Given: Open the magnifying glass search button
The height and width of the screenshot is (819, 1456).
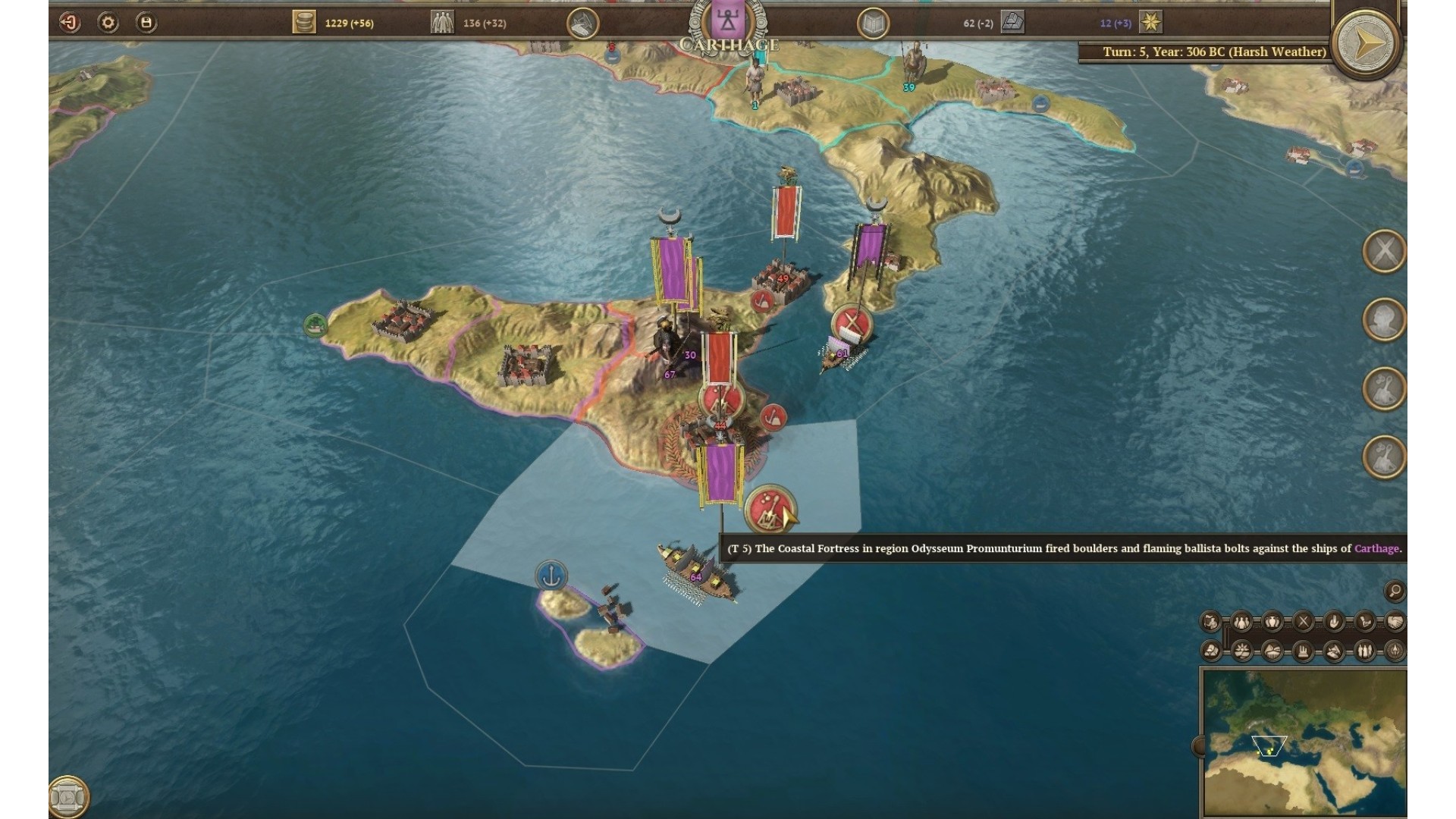Looking at the screenshot, I should point(1394,591).
